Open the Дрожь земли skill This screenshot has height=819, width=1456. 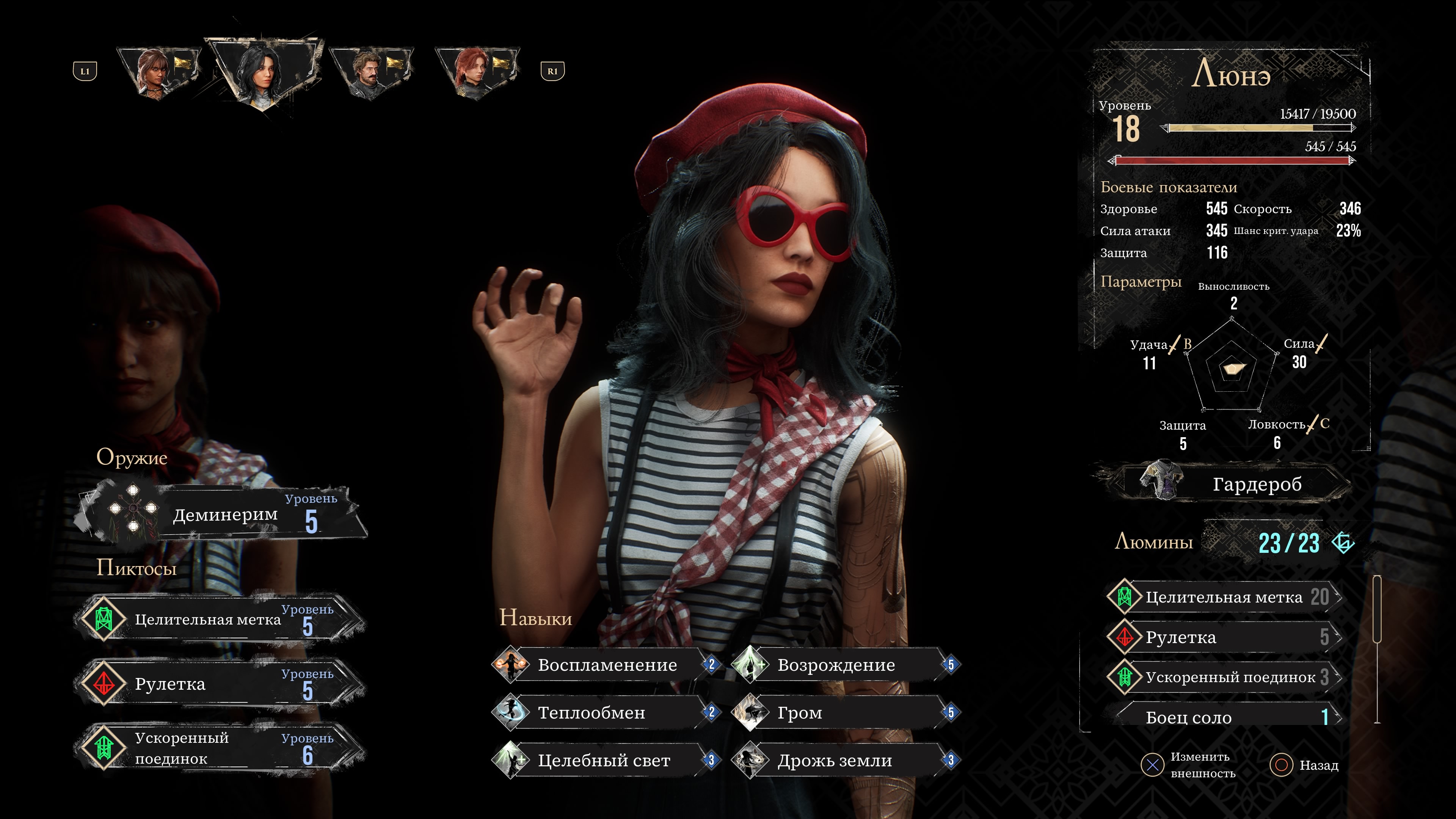click(846, 761)
